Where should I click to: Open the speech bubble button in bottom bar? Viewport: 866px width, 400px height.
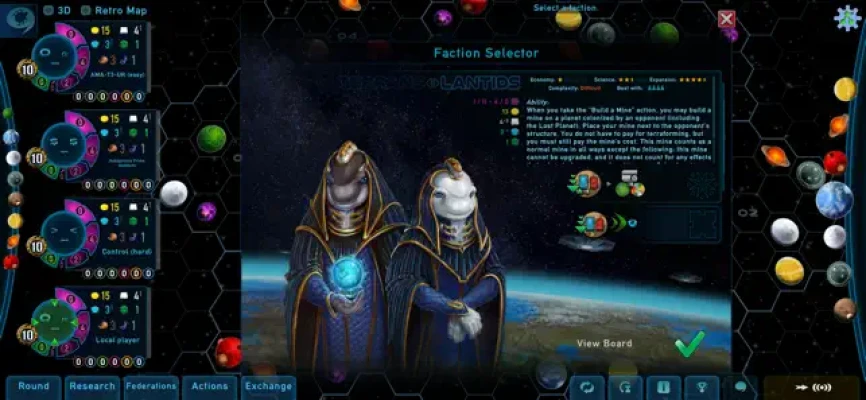[x=741, y=386]
